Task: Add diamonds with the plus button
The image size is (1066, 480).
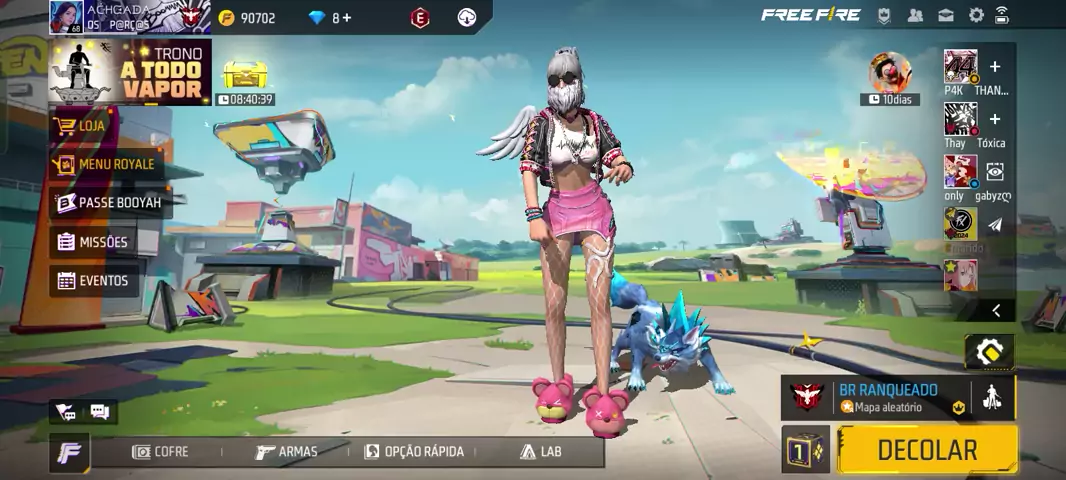Action: coord(346,18)
